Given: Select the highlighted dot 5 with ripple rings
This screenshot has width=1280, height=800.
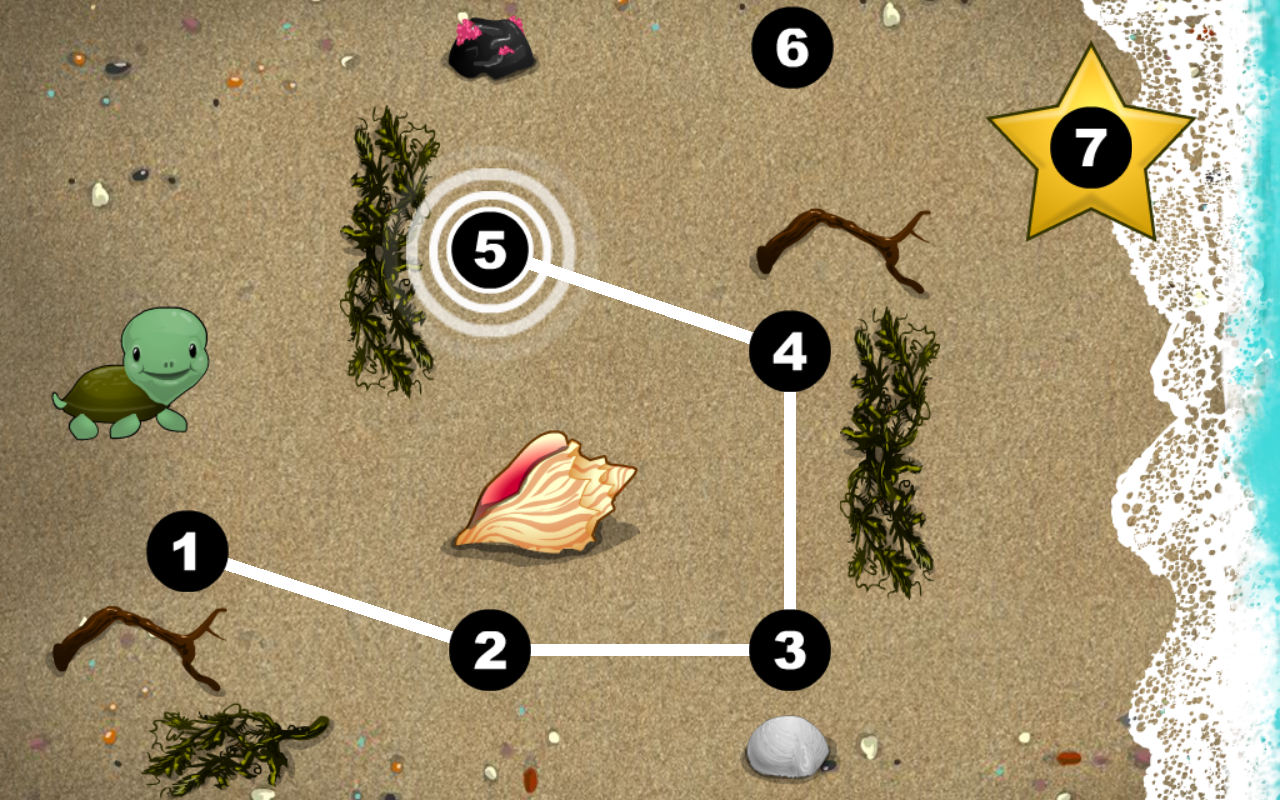Looking at the screenshot, I should (x=490, y=252).
